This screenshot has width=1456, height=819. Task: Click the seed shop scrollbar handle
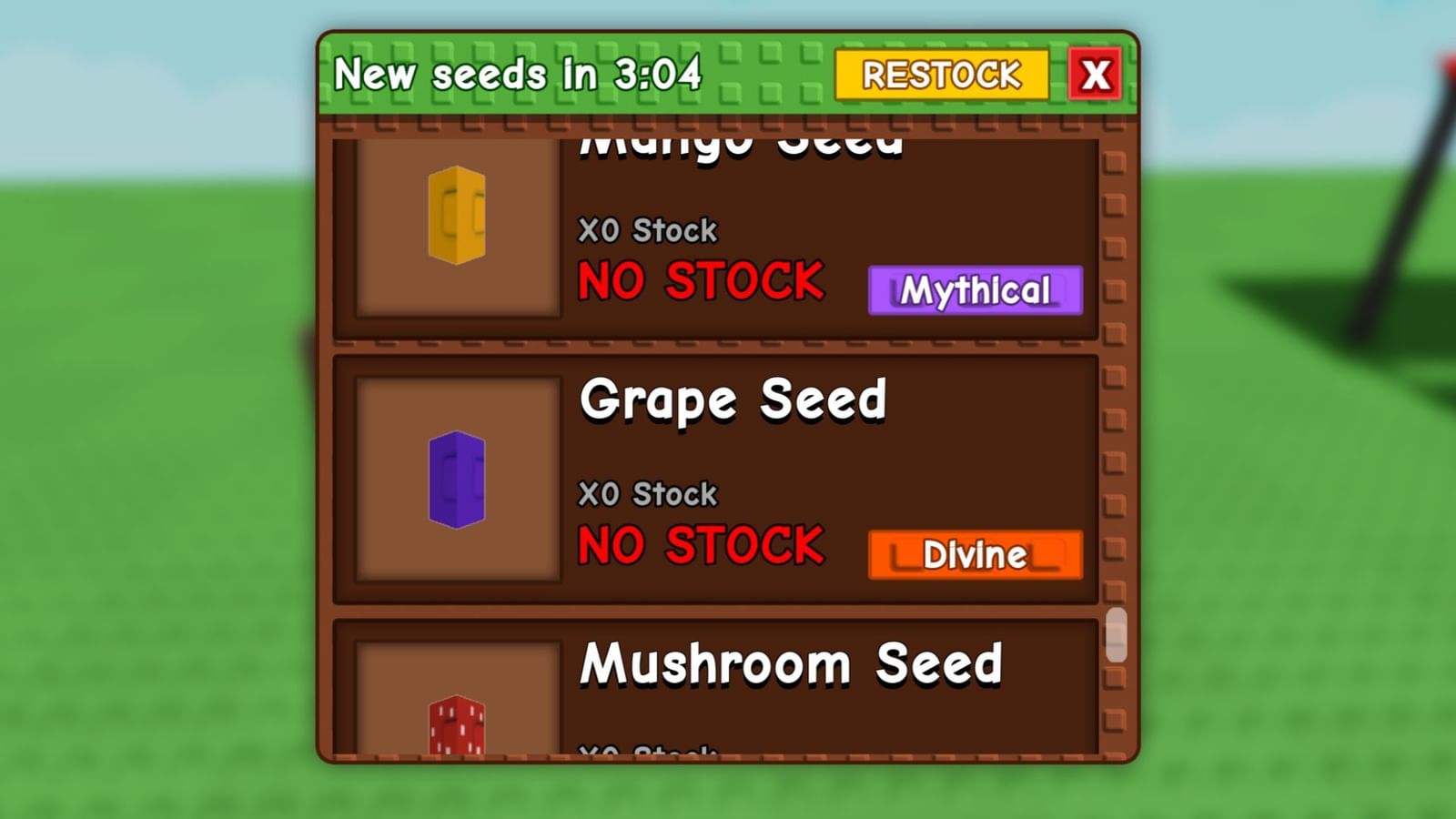(1118, 637)
